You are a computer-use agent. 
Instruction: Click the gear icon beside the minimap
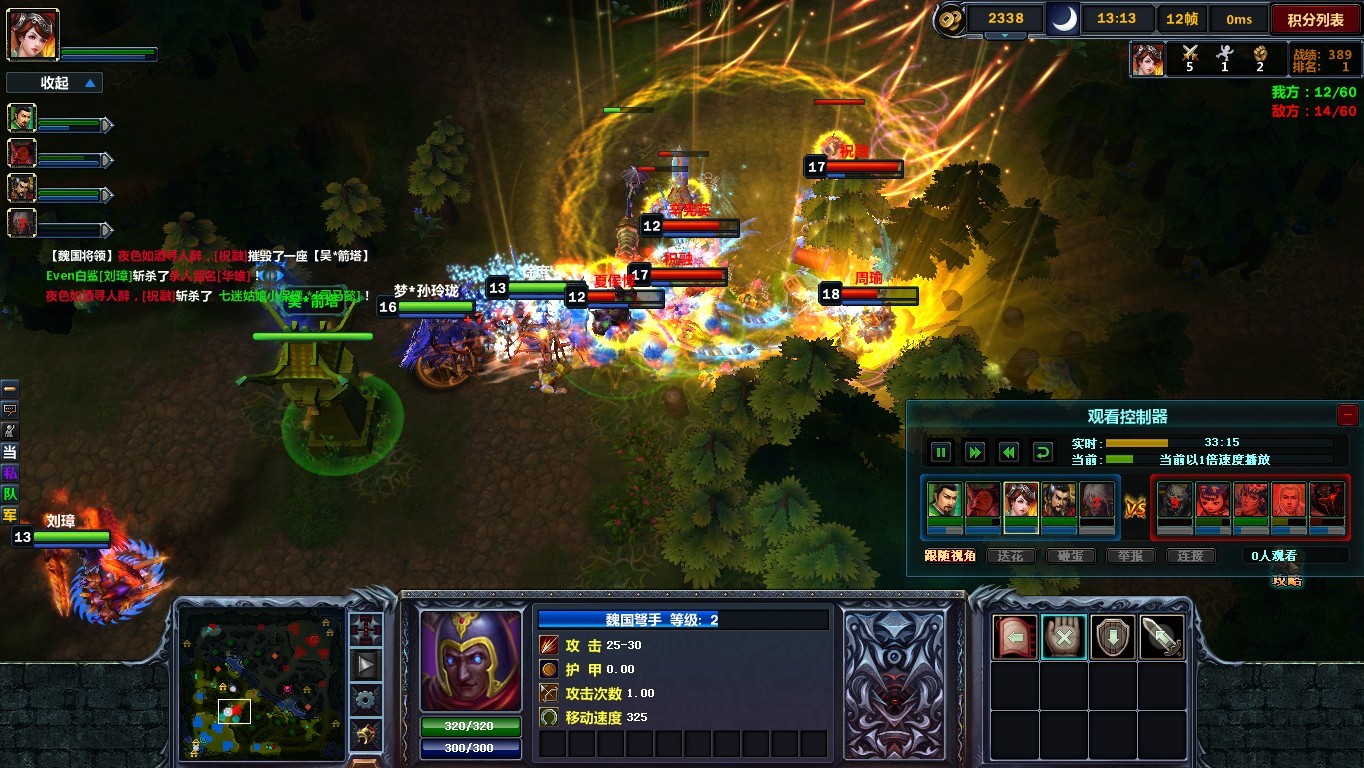coord(365,699)
